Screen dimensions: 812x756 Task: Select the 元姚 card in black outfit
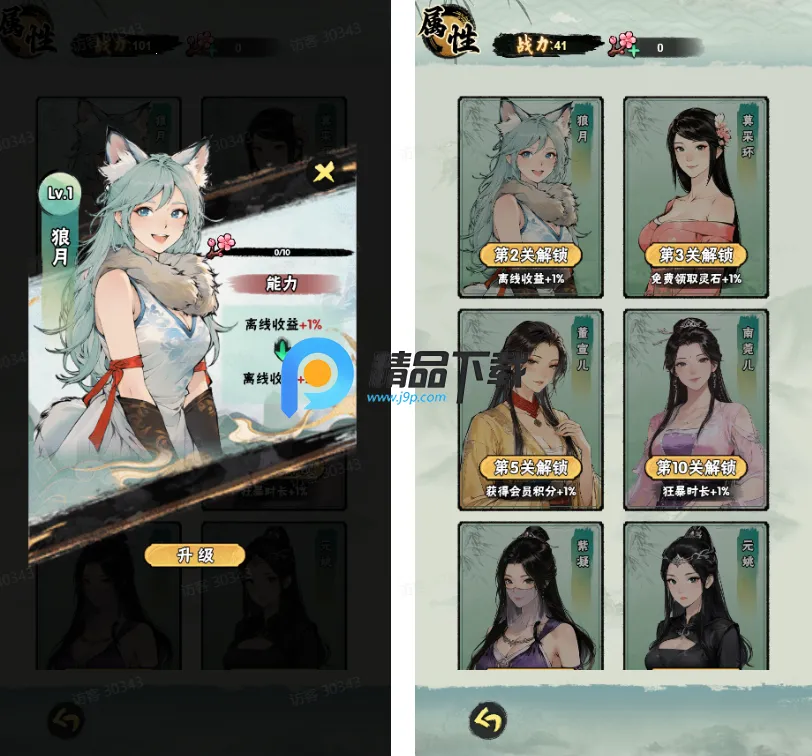pyautogui.click(x=695, y=595)
